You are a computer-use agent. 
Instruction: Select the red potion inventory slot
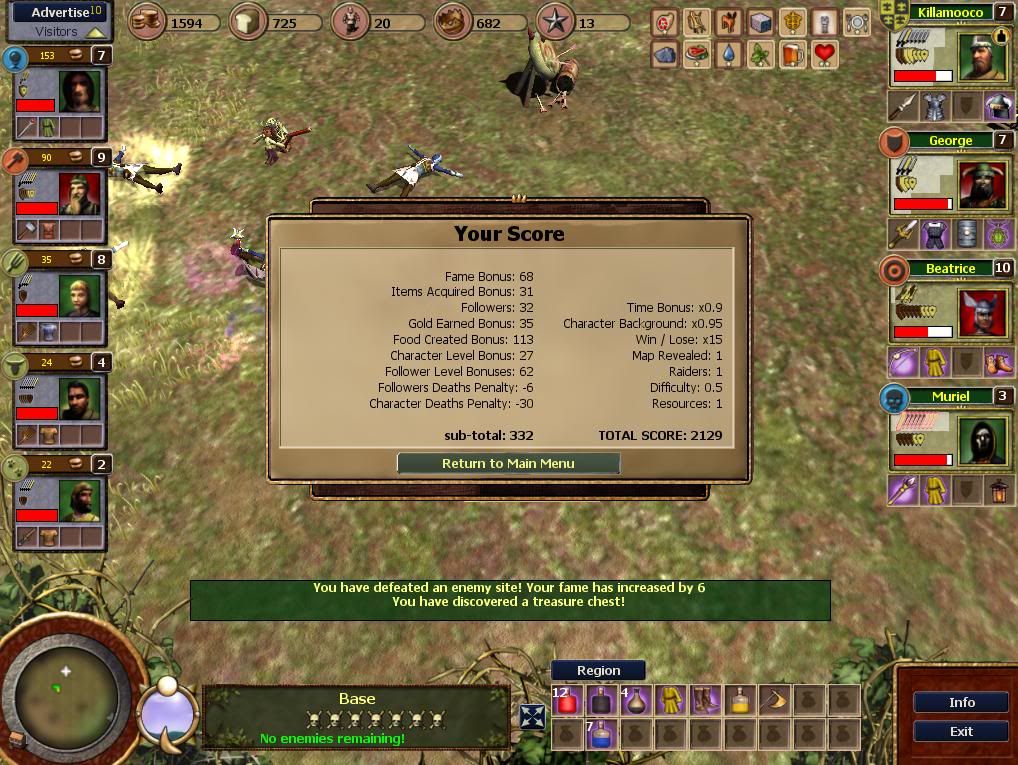[x=567, y=701]
